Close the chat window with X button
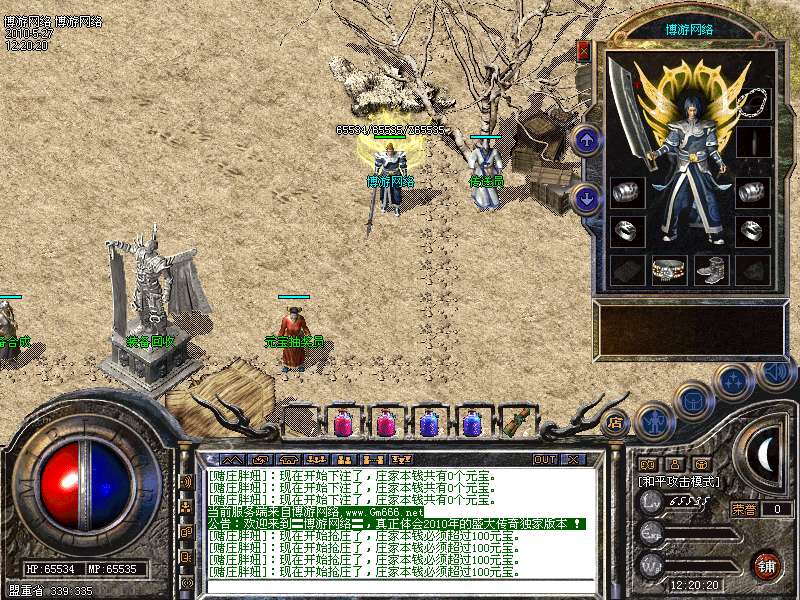The image size is (800, 600). [x=574, y=459]
